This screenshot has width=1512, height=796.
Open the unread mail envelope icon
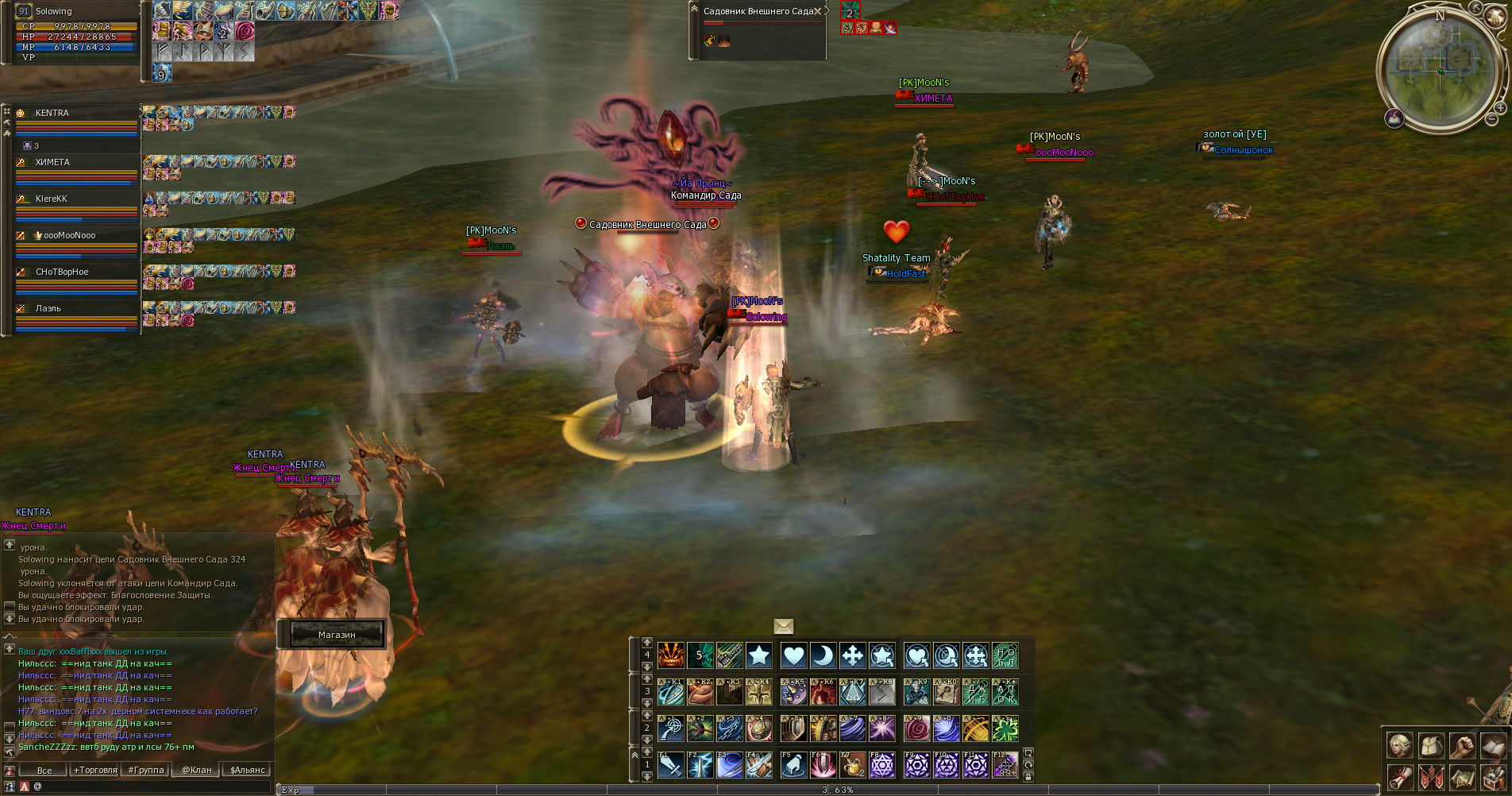pos(783,627)
